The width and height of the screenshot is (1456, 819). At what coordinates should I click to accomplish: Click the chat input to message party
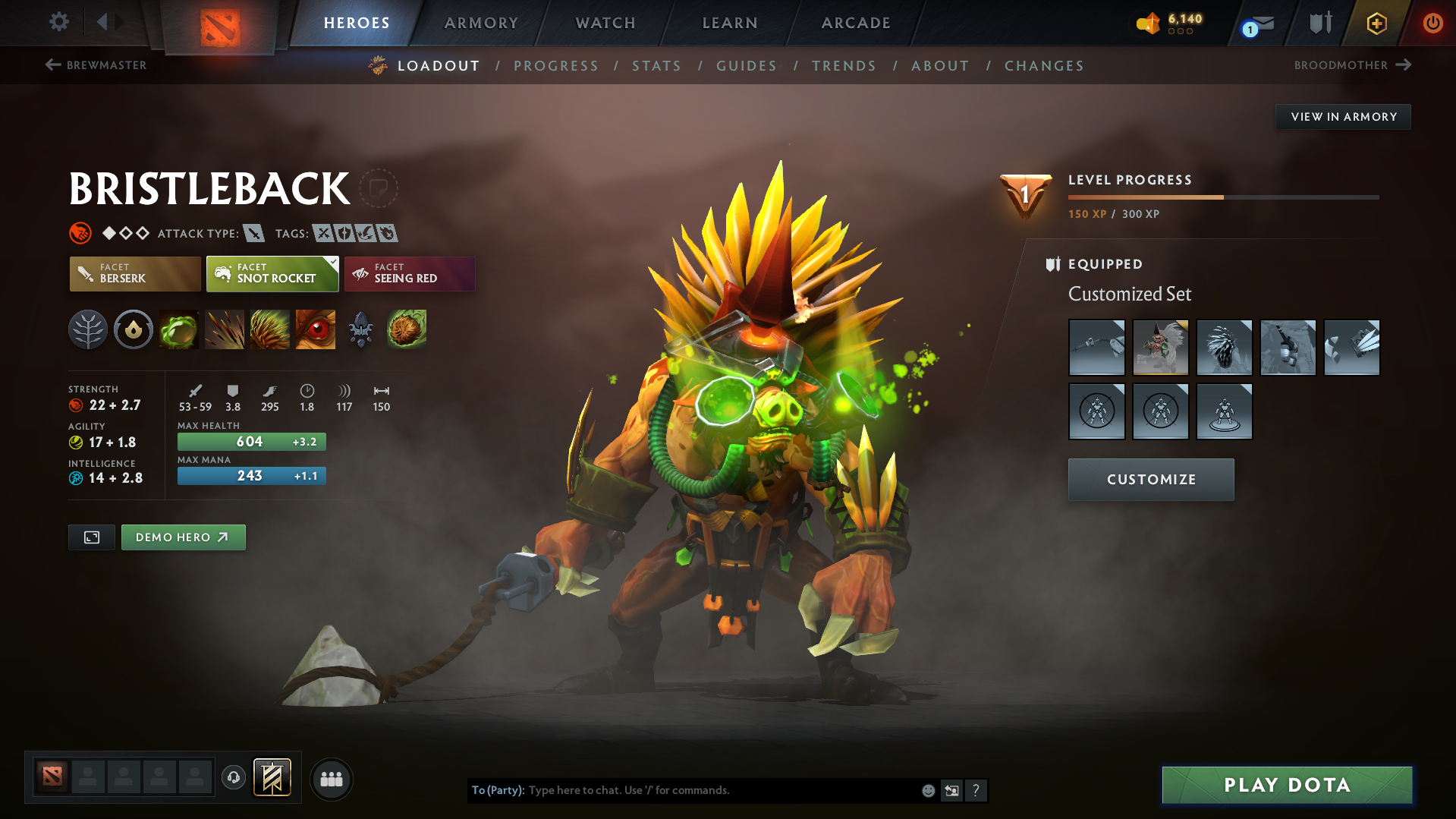click(683, 790)
